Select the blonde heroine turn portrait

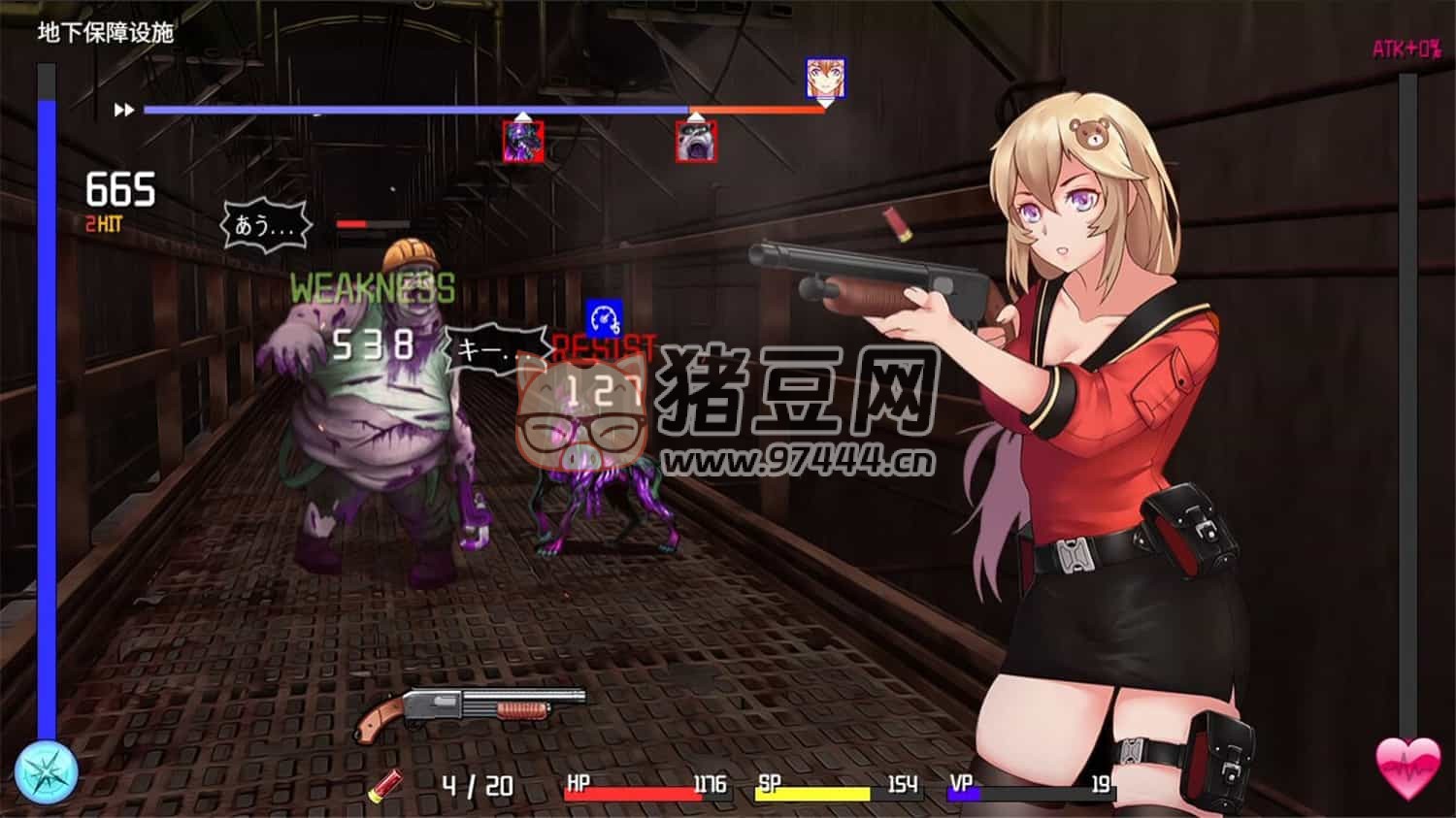pos(825,78)
